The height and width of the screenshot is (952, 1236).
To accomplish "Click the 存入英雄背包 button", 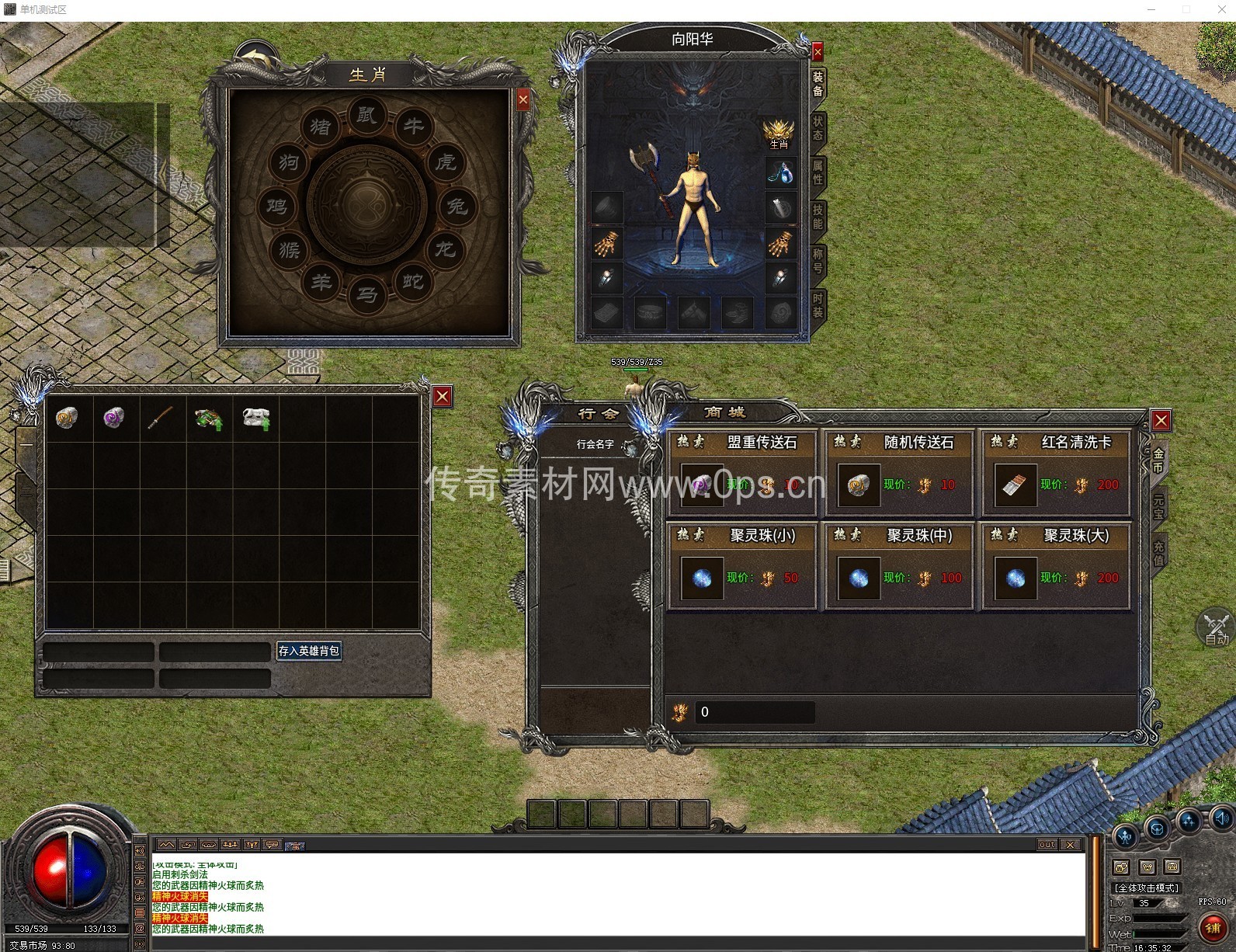I will (x=309, y=651).
